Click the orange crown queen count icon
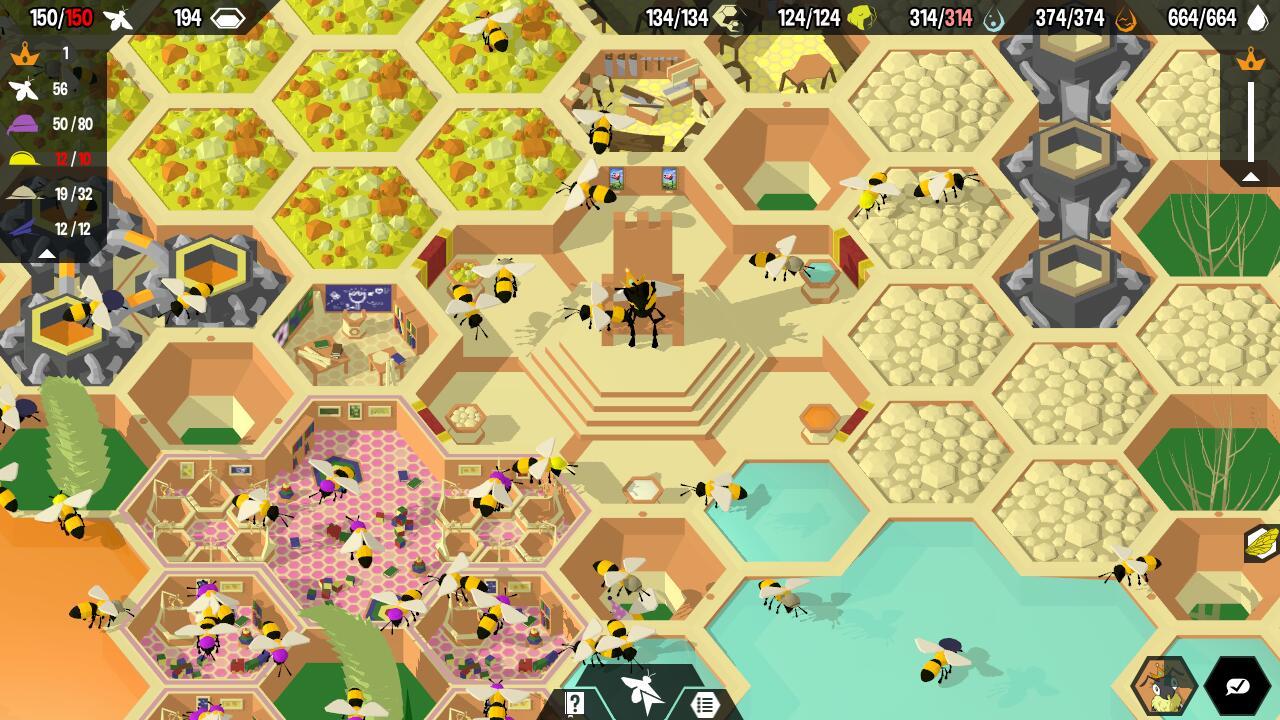The image size is (1280, 720). click(x=24, y=54)
